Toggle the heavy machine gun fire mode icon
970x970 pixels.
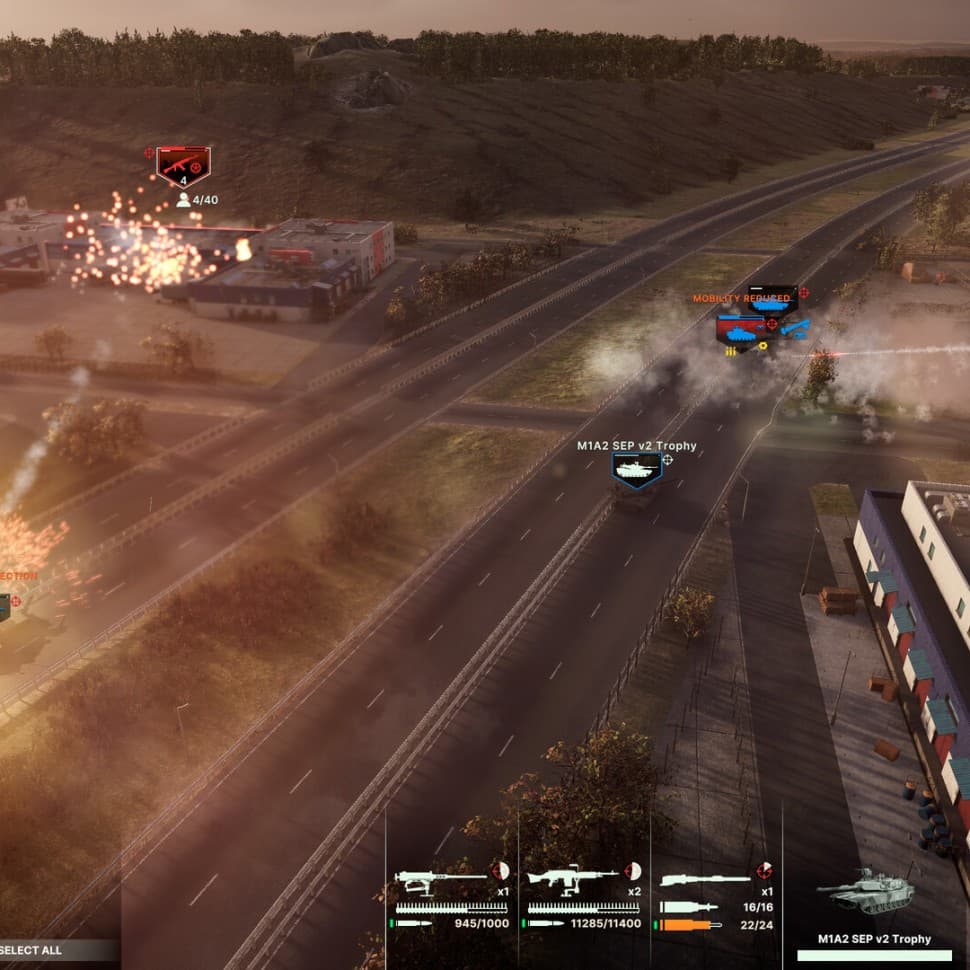point(501,871)
